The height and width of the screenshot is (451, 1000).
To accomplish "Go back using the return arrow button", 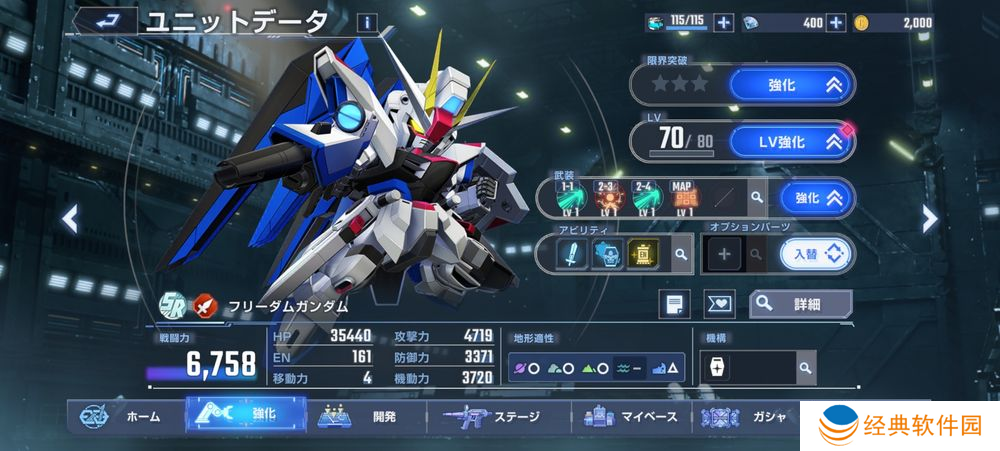I will 103,19.
